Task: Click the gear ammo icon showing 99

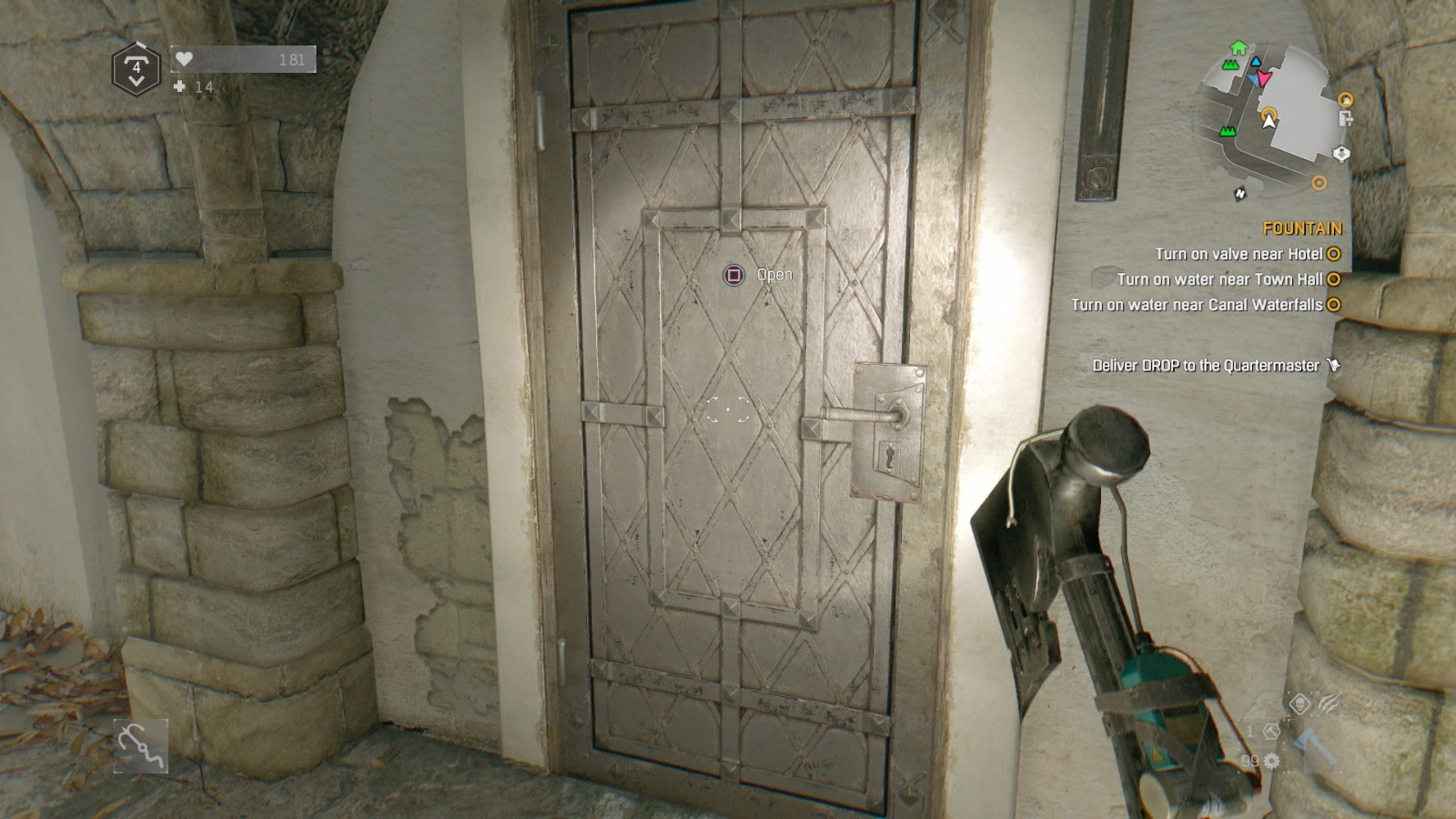Action: pyautogui.click(x=1271, y=760)
